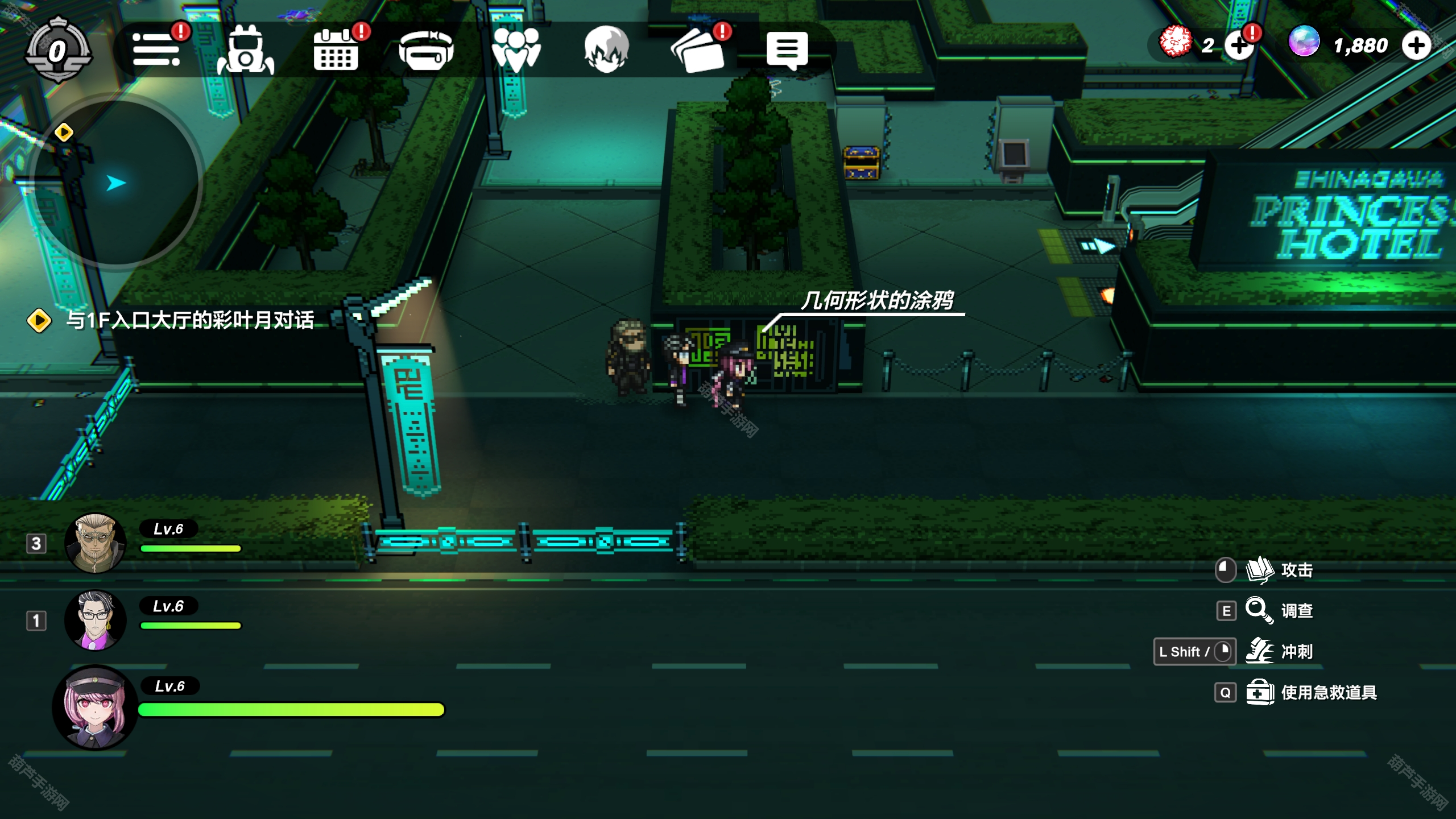Activate the 攻击 attack action
This screenshot has height=819, width=1456.
tap(1296, 570)
